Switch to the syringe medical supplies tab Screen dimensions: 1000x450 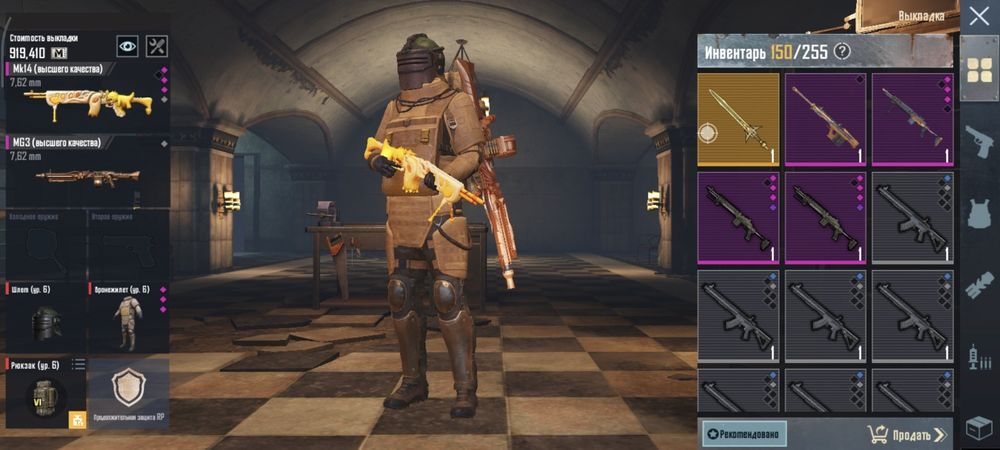pyautogui.click(x=979, y=357)
